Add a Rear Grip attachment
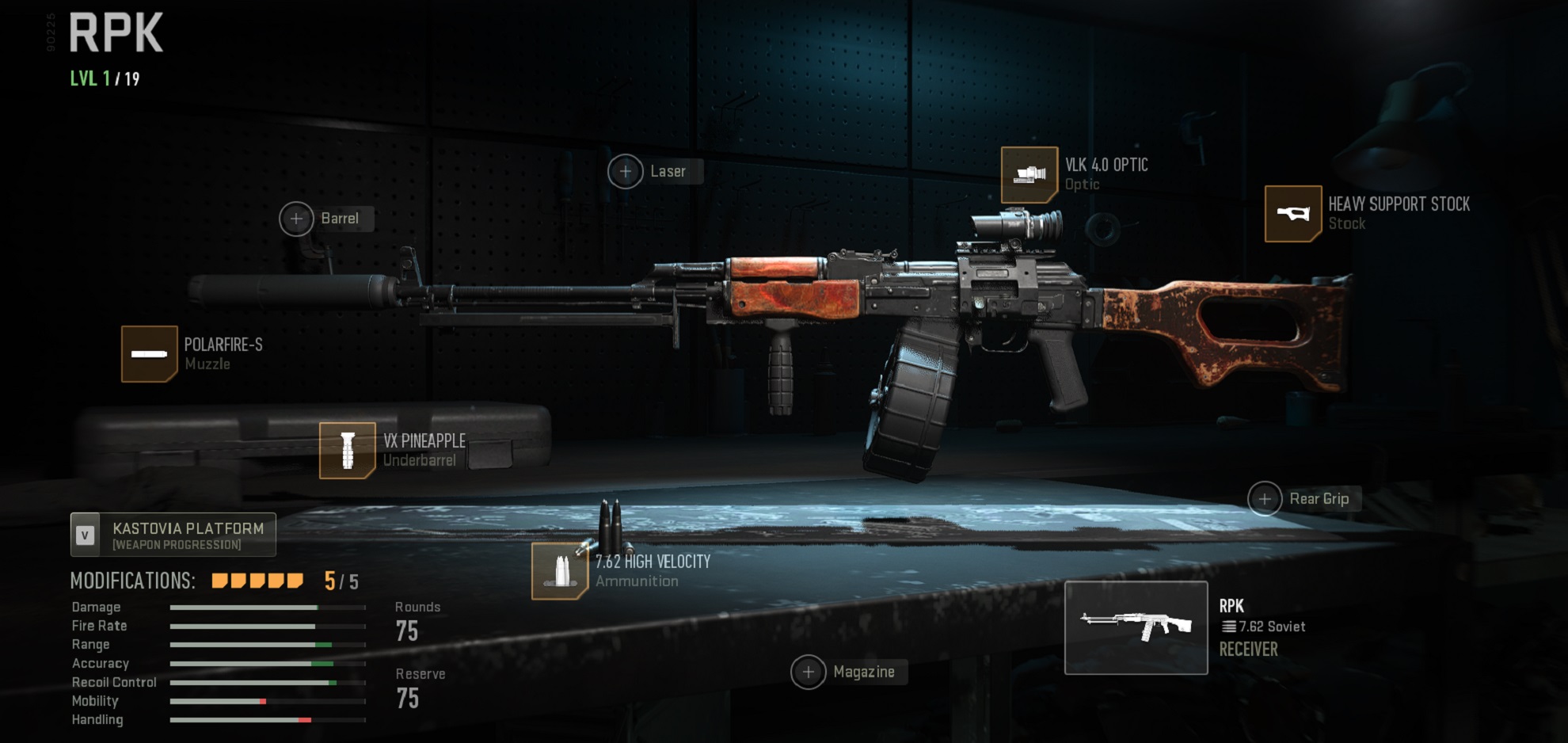The image size is (1568, 743). click(x=1265, y=499)
